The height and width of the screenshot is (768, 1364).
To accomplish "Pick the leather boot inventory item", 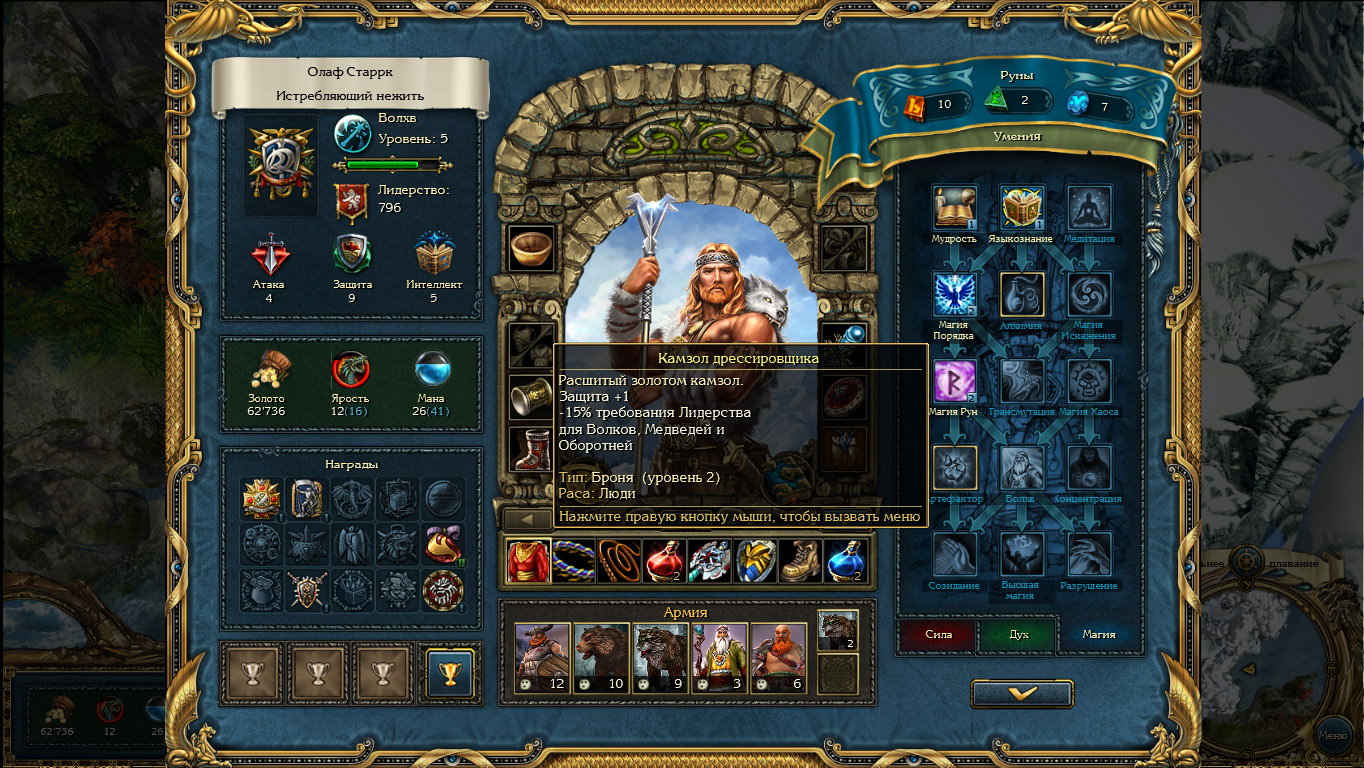I will click(x=800, y=561).
